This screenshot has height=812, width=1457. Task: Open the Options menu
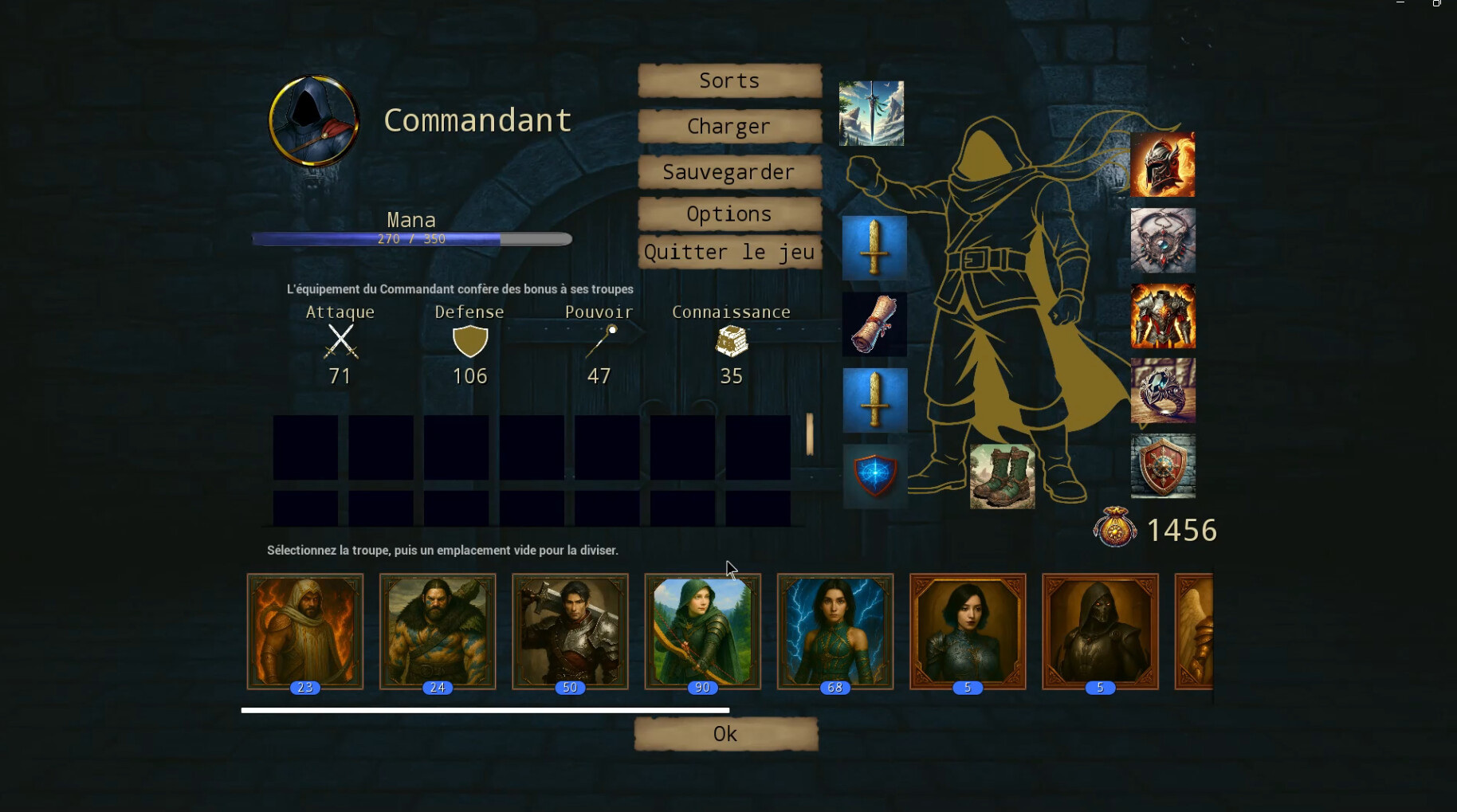click(729, 214)
